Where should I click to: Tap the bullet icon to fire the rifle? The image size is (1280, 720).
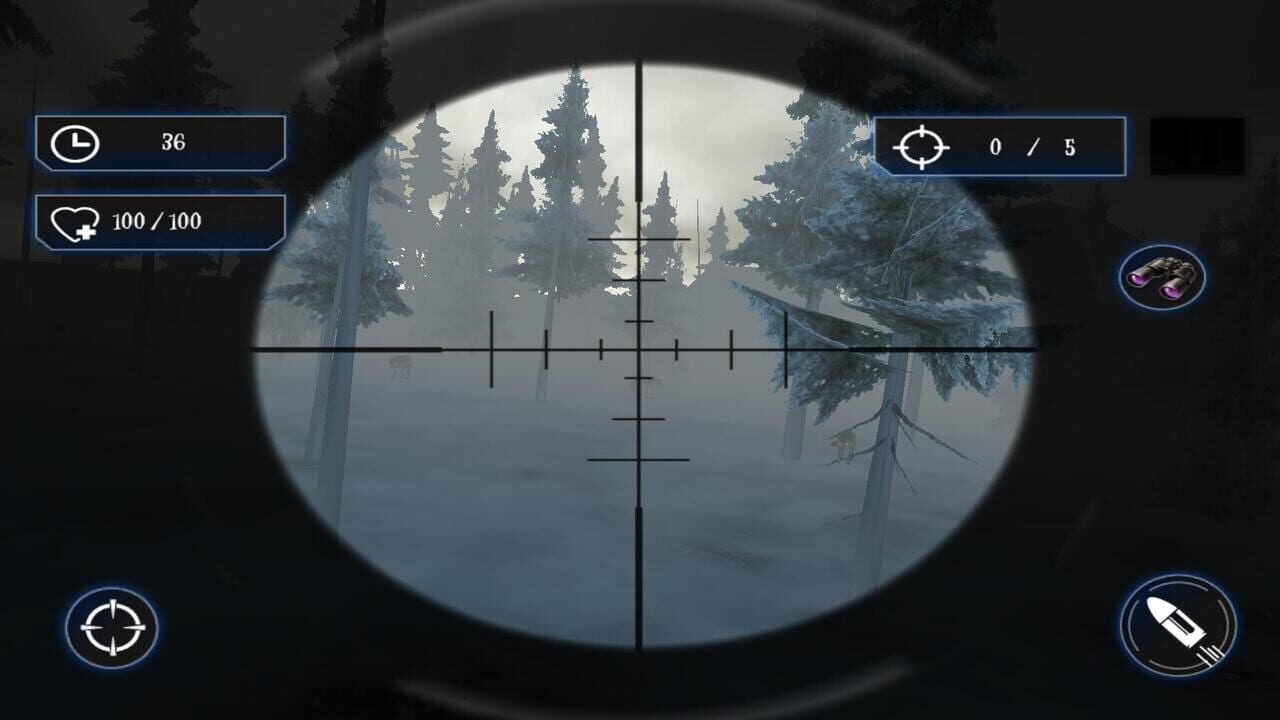pyautogui.click(x=1171, y=625)
